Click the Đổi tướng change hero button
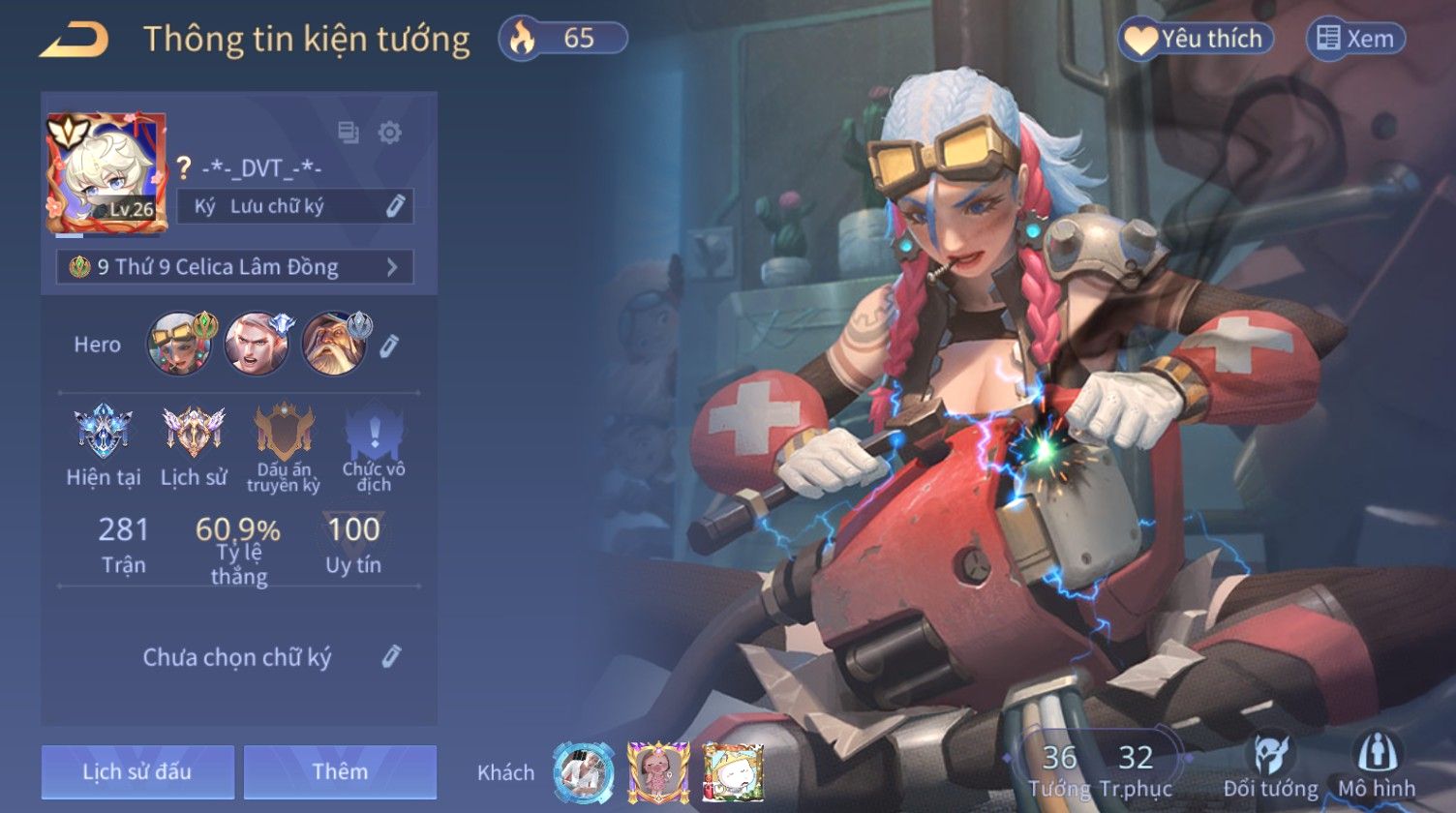 coord(1270,766)
